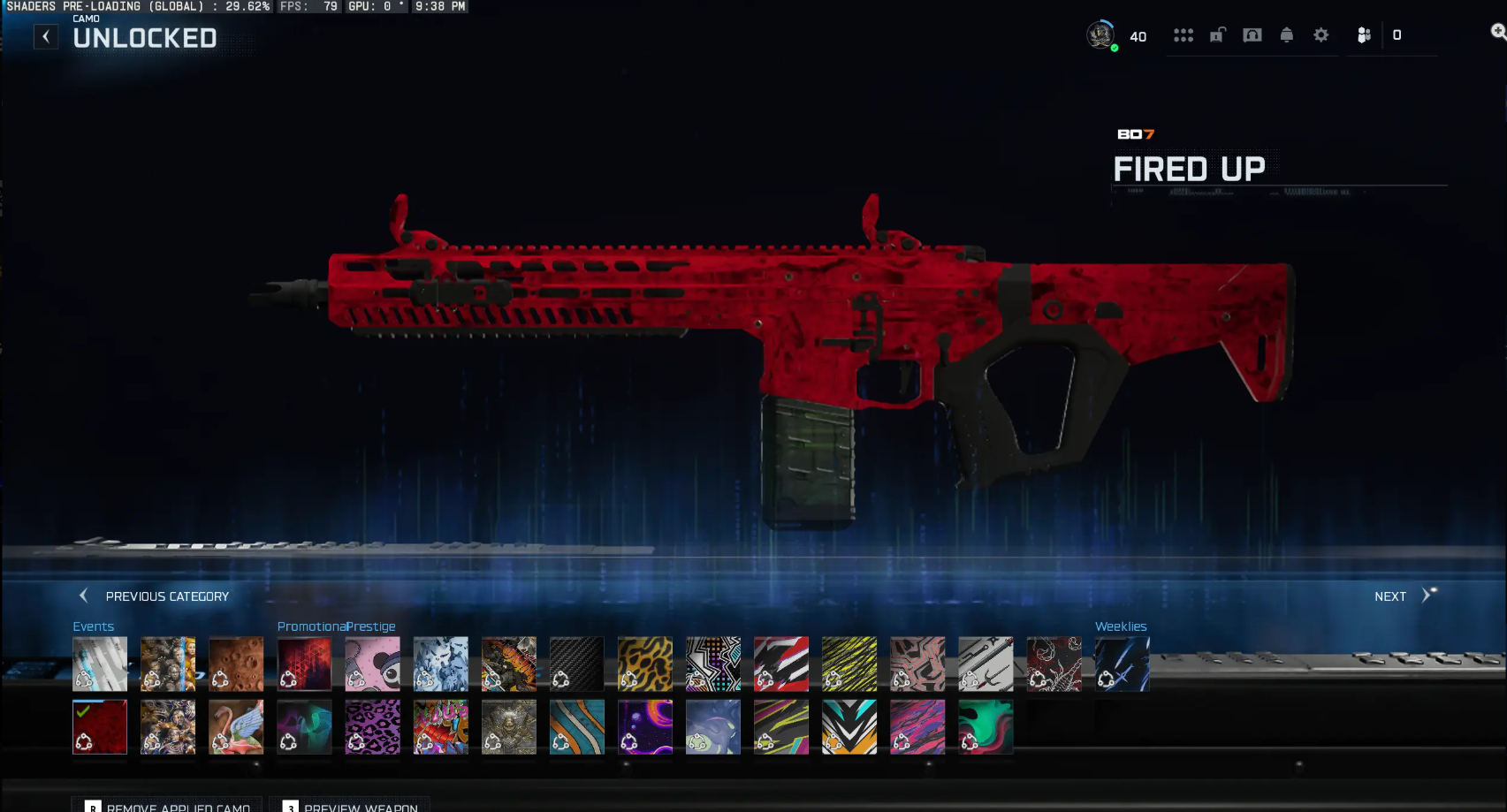The image size is (1507, 812).
Task: Select the pink panda camo thumbnail
Action: (372, 663)
